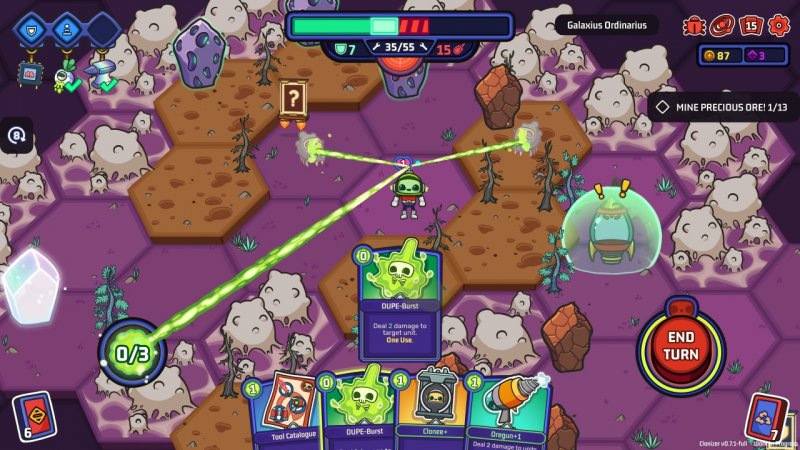Open the red galaxy map icon
Screen dimensions: 800x450
click(x=720, y=26)
